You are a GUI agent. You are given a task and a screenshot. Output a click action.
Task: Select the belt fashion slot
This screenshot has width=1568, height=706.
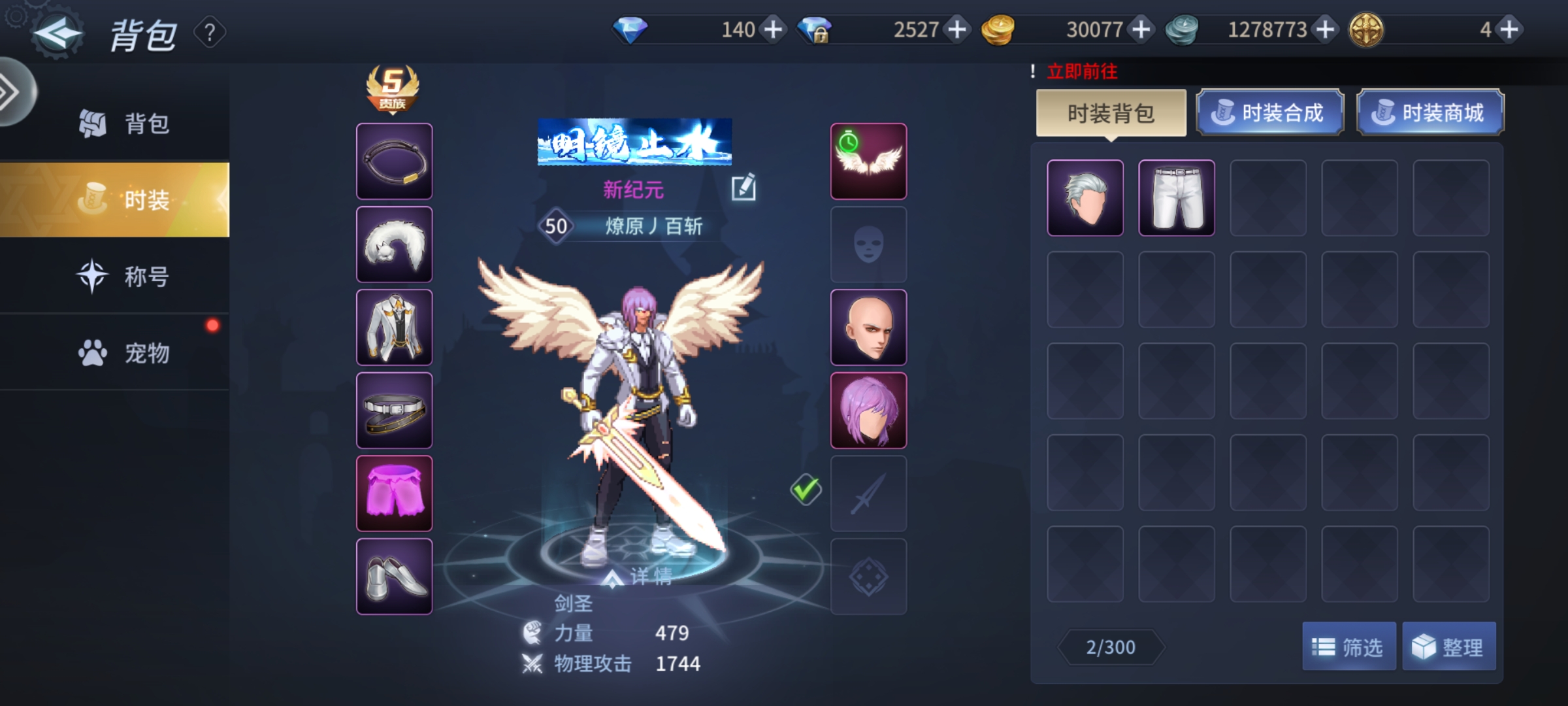(393, 410)
